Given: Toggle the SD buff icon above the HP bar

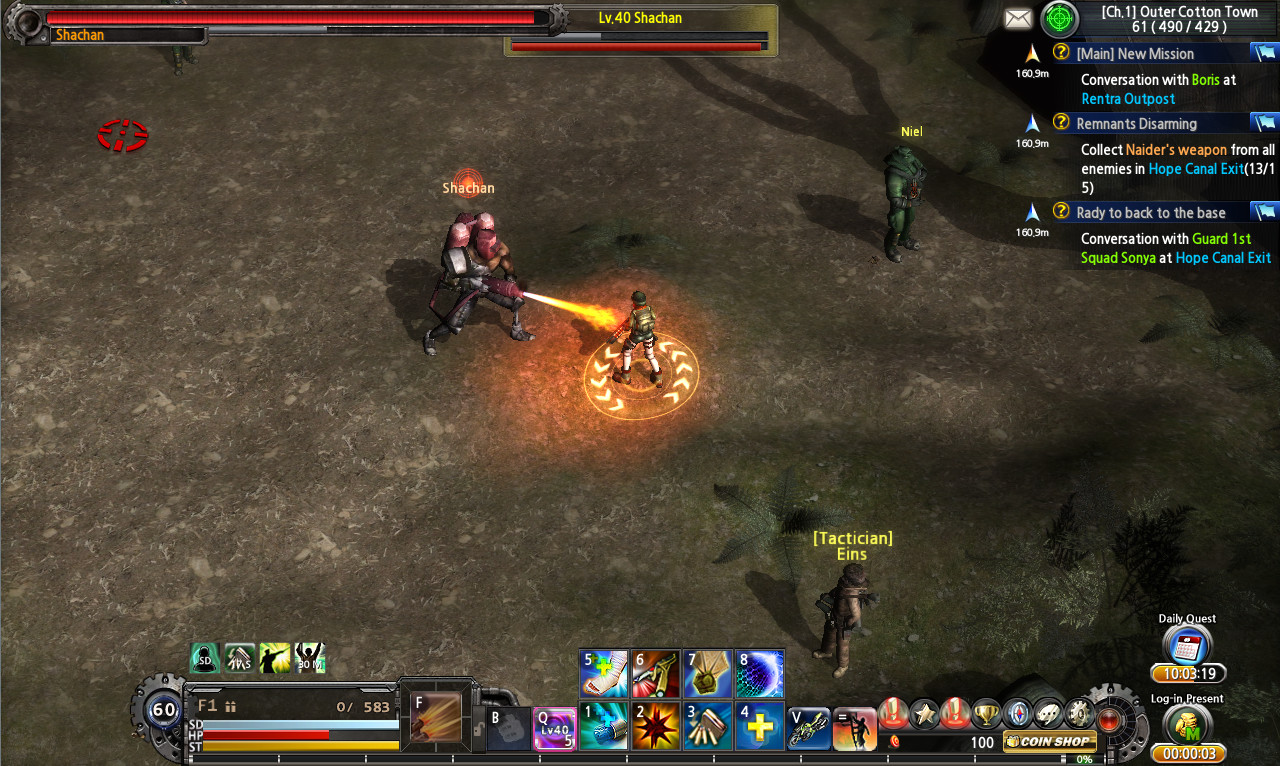Looking at the screenshot, I should 204,657.
